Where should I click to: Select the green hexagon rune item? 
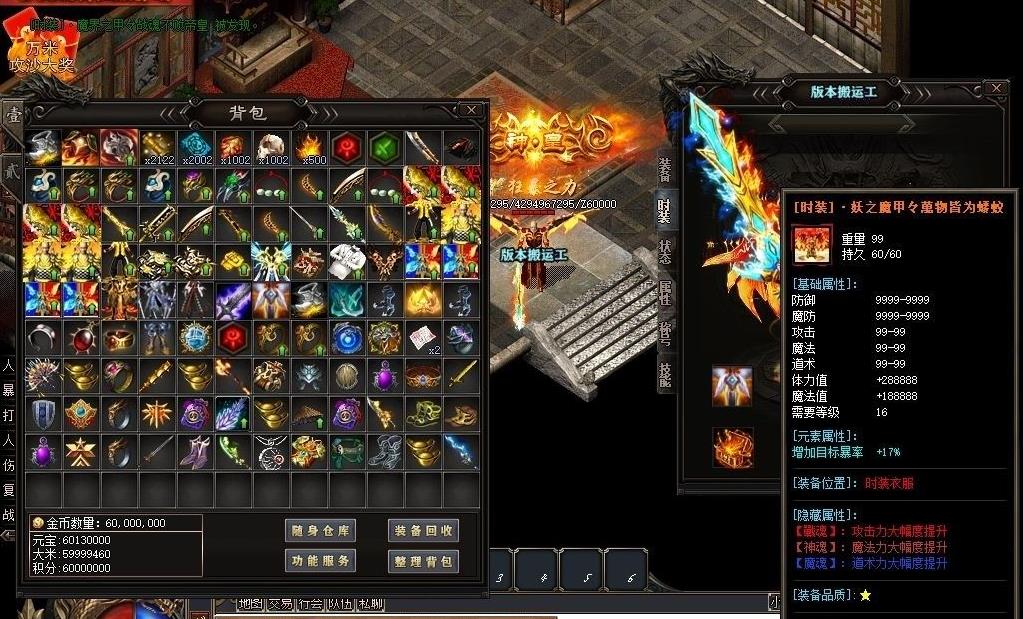click(385, 147)
